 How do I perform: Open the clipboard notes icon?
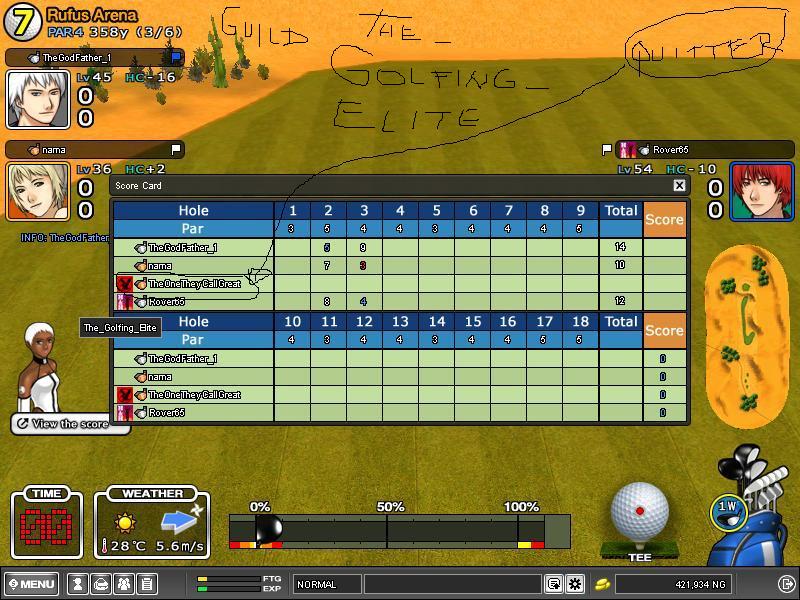click(x=146, y=584)
